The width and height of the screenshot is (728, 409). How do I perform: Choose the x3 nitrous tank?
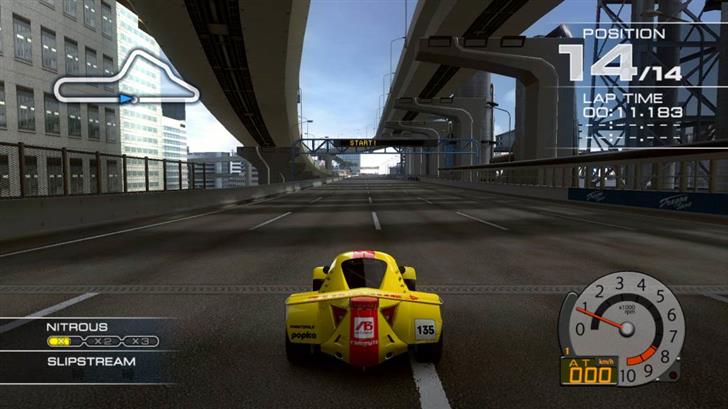pyautogui.click(x=139, y=341)
